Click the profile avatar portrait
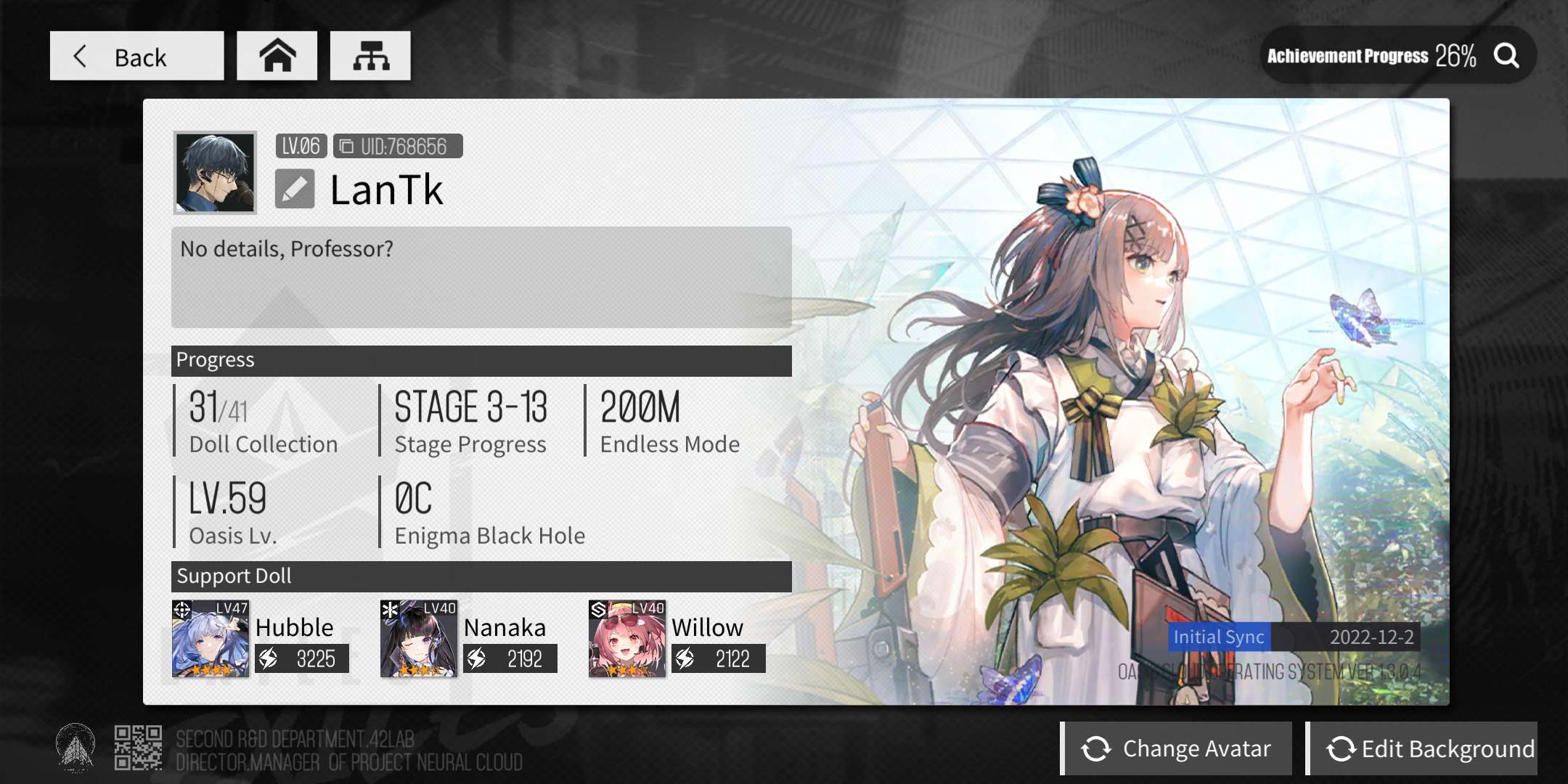Screen dimensions: 1568x784 (x=215, y=173)
